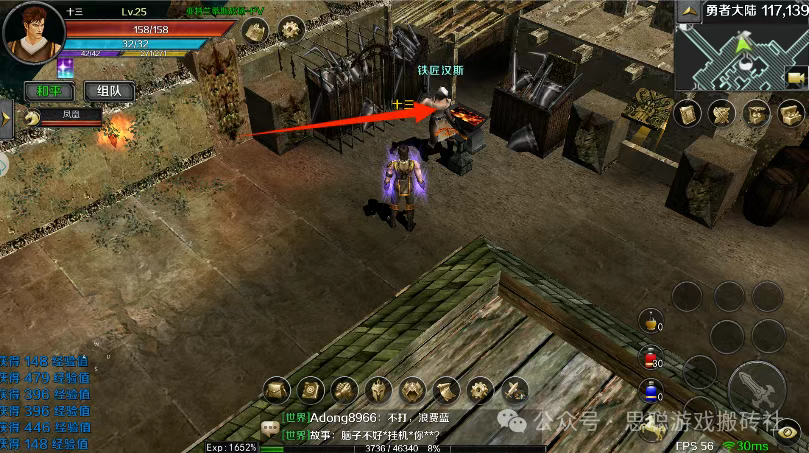Open the bag icon in bottom menu bar
Screen dimensions: 809x453
tap(277, 389)
